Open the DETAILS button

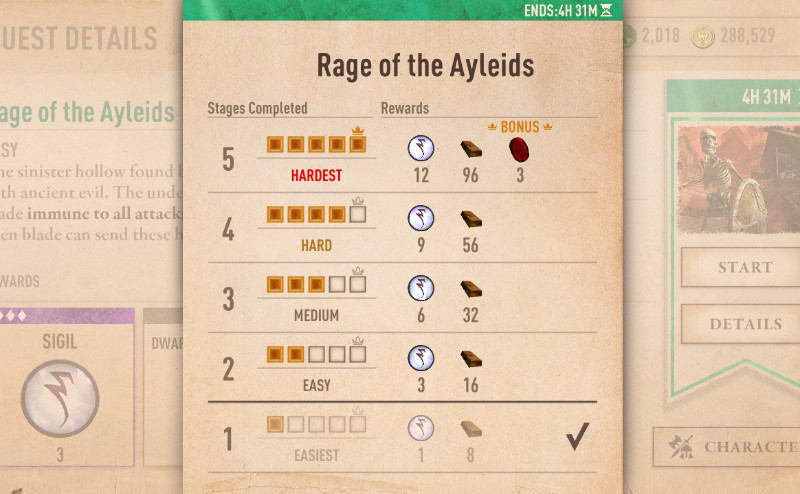[744, 324]
